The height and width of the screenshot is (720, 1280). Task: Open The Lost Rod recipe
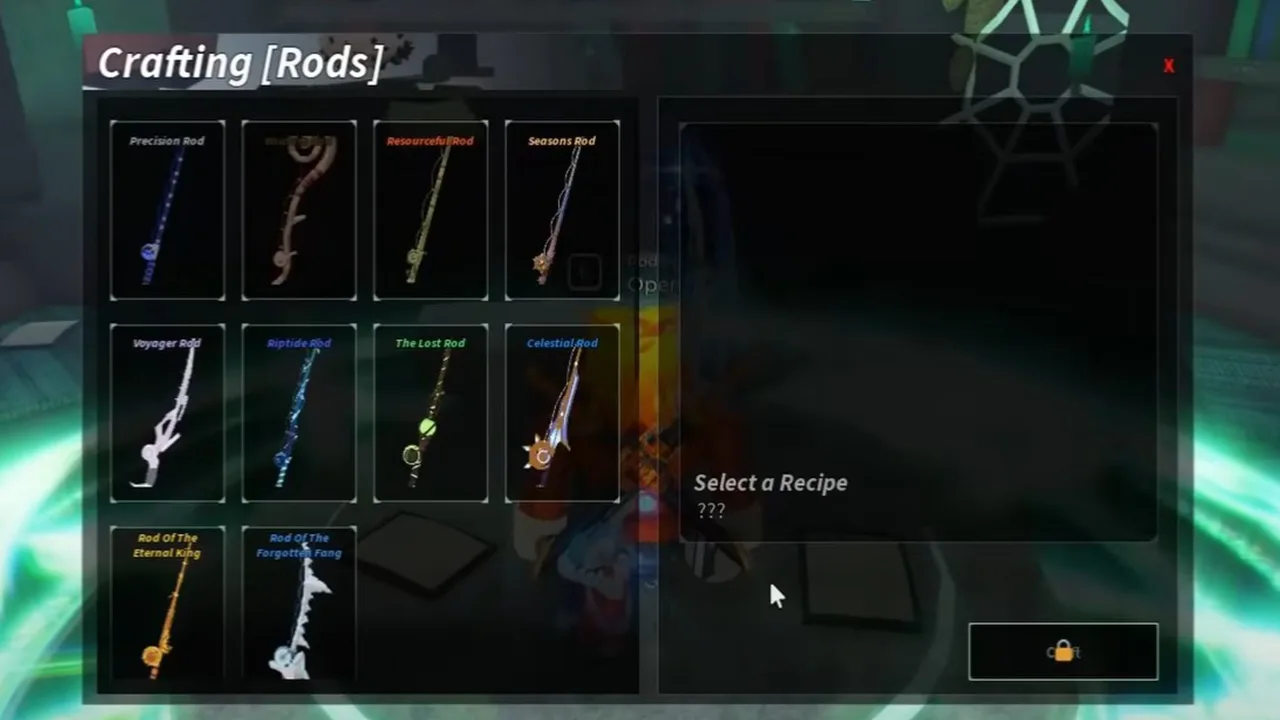pos(430,411)
